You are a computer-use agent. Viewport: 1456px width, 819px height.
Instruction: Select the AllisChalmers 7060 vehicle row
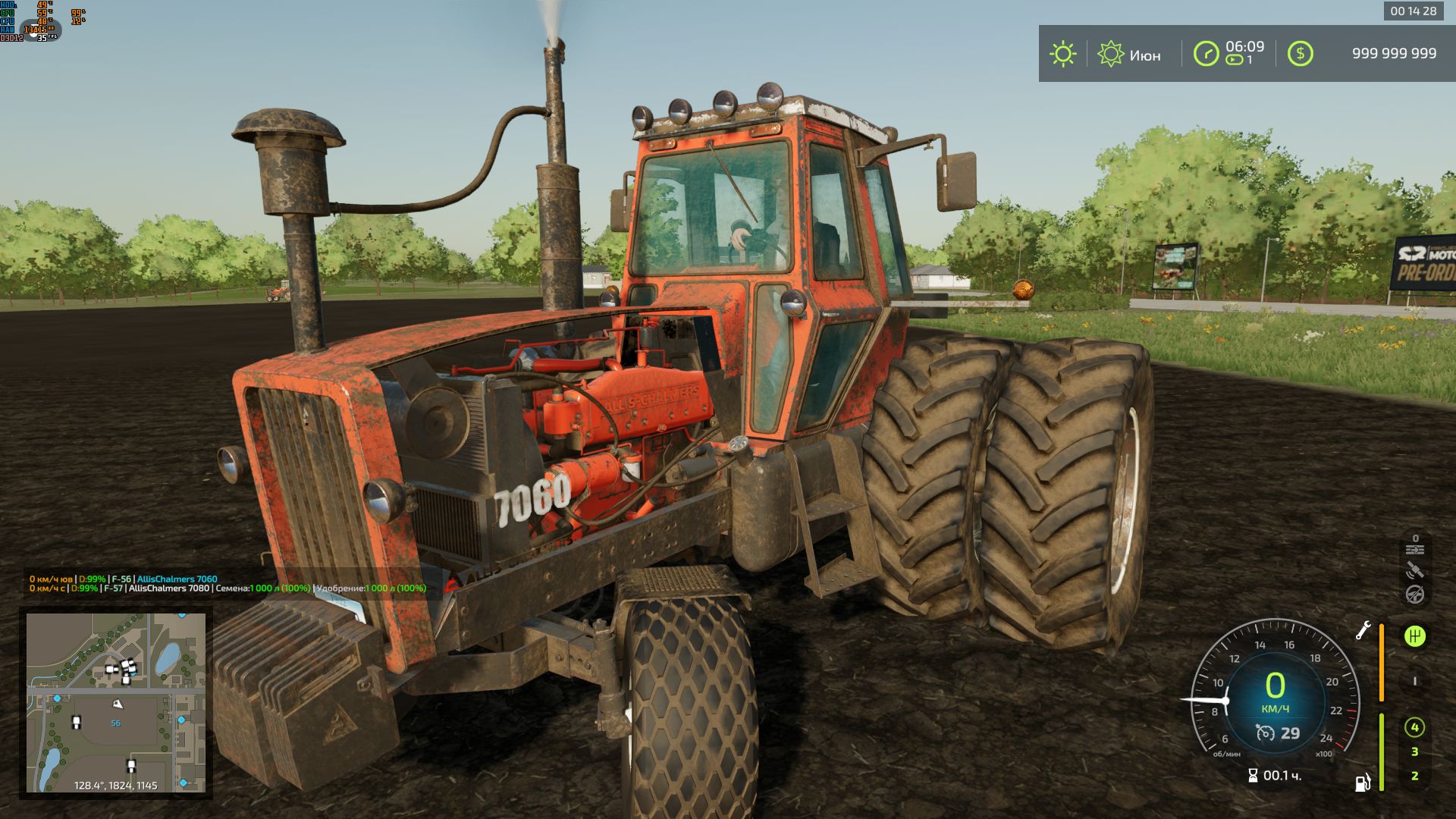[x=177, y=579]
